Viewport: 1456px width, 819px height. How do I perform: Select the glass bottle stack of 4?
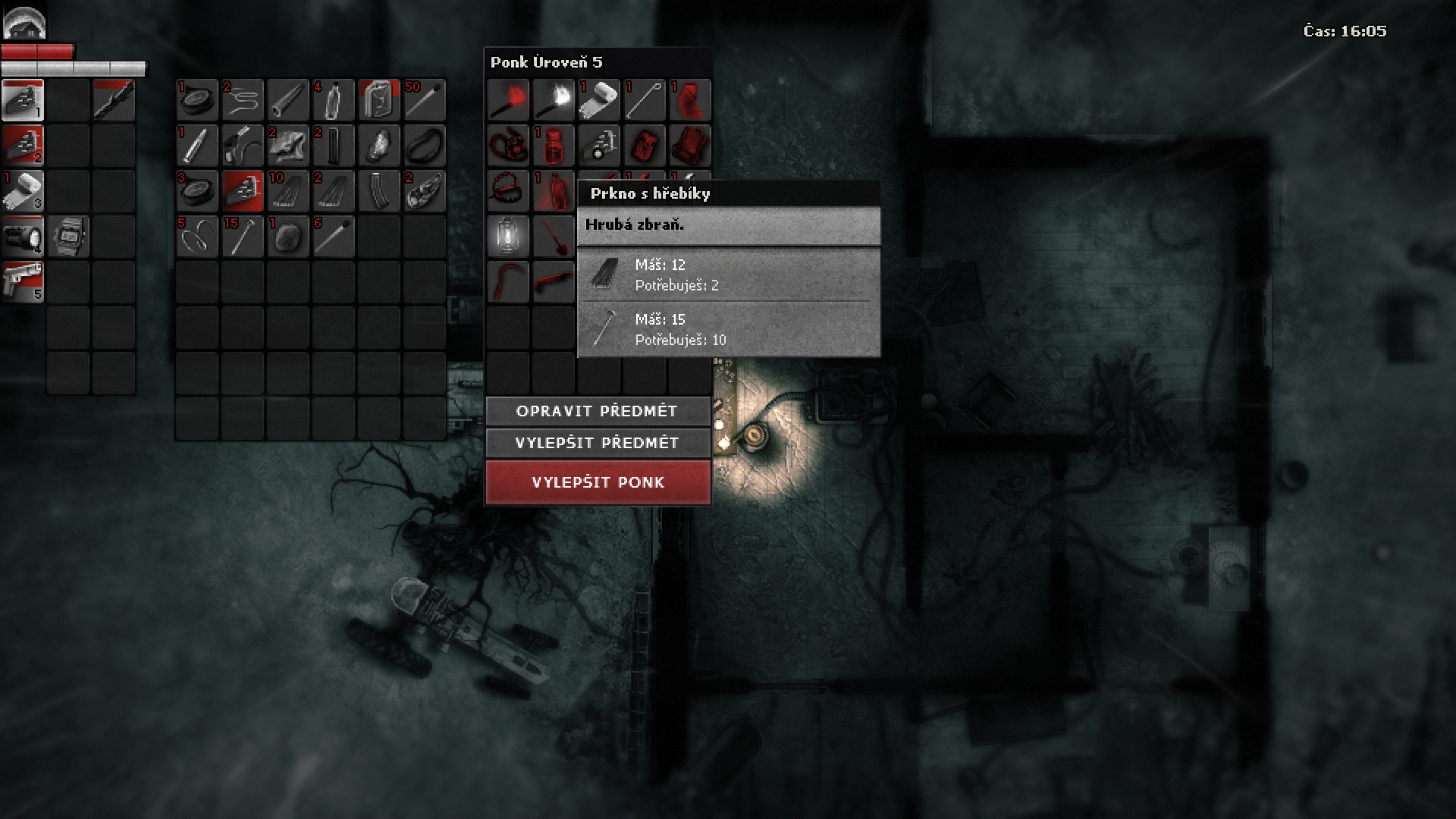[x=334, y=100]
